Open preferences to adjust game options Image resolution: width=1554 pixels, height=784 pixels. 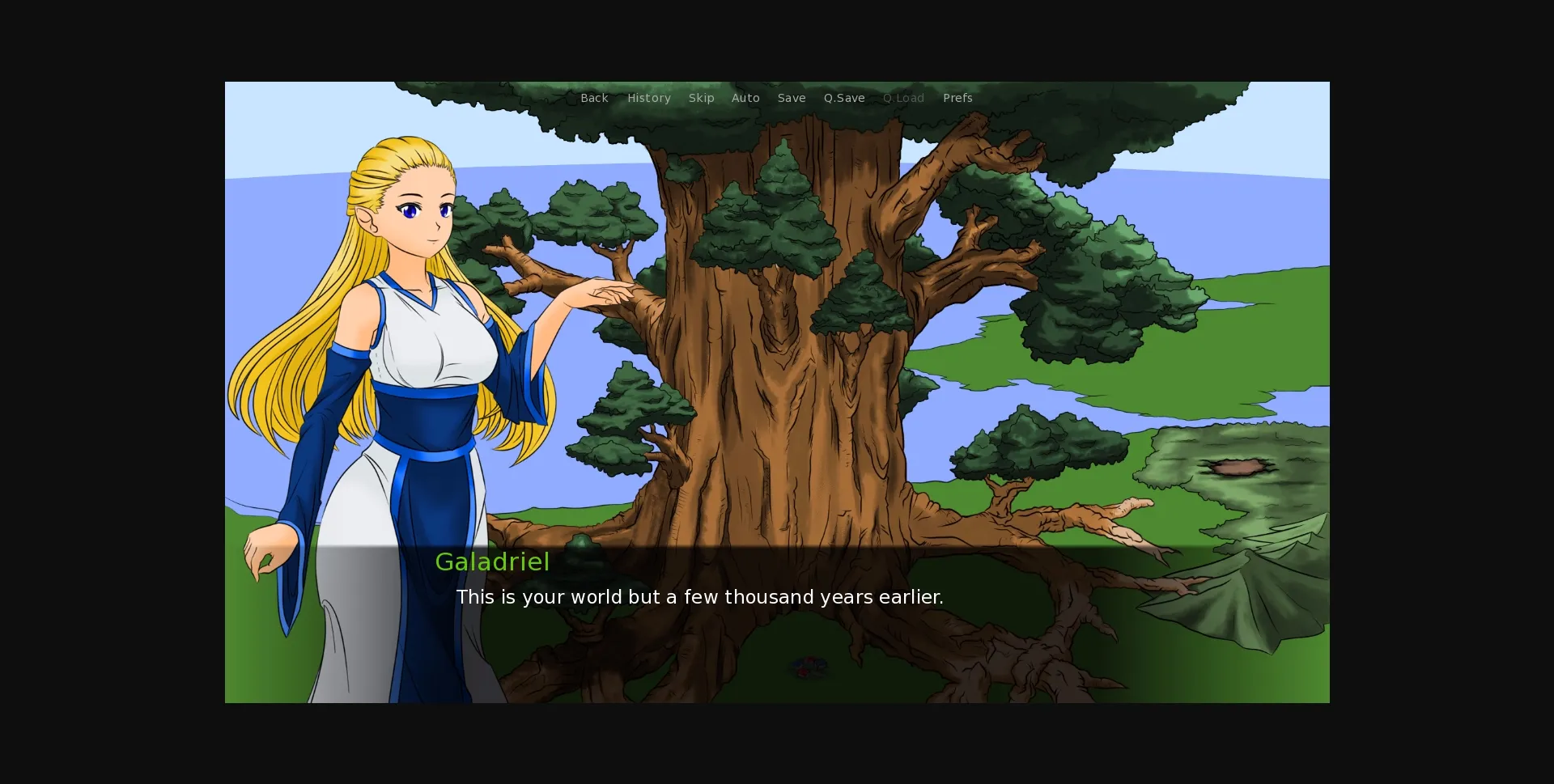[957, 98]
